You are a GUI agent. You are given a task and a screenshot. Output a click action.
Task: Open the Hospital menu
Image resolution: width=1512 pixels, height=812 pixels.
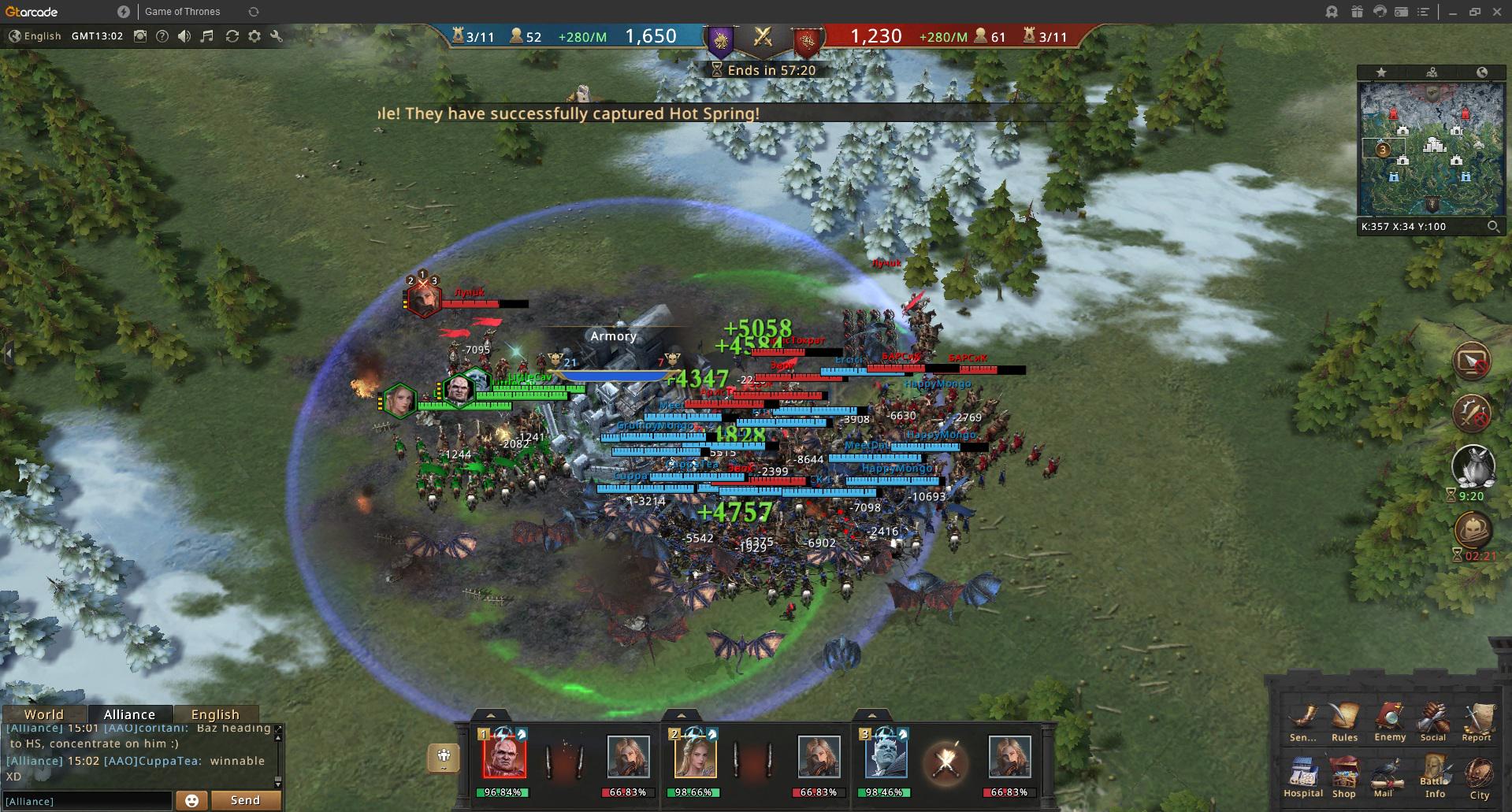1302,774
